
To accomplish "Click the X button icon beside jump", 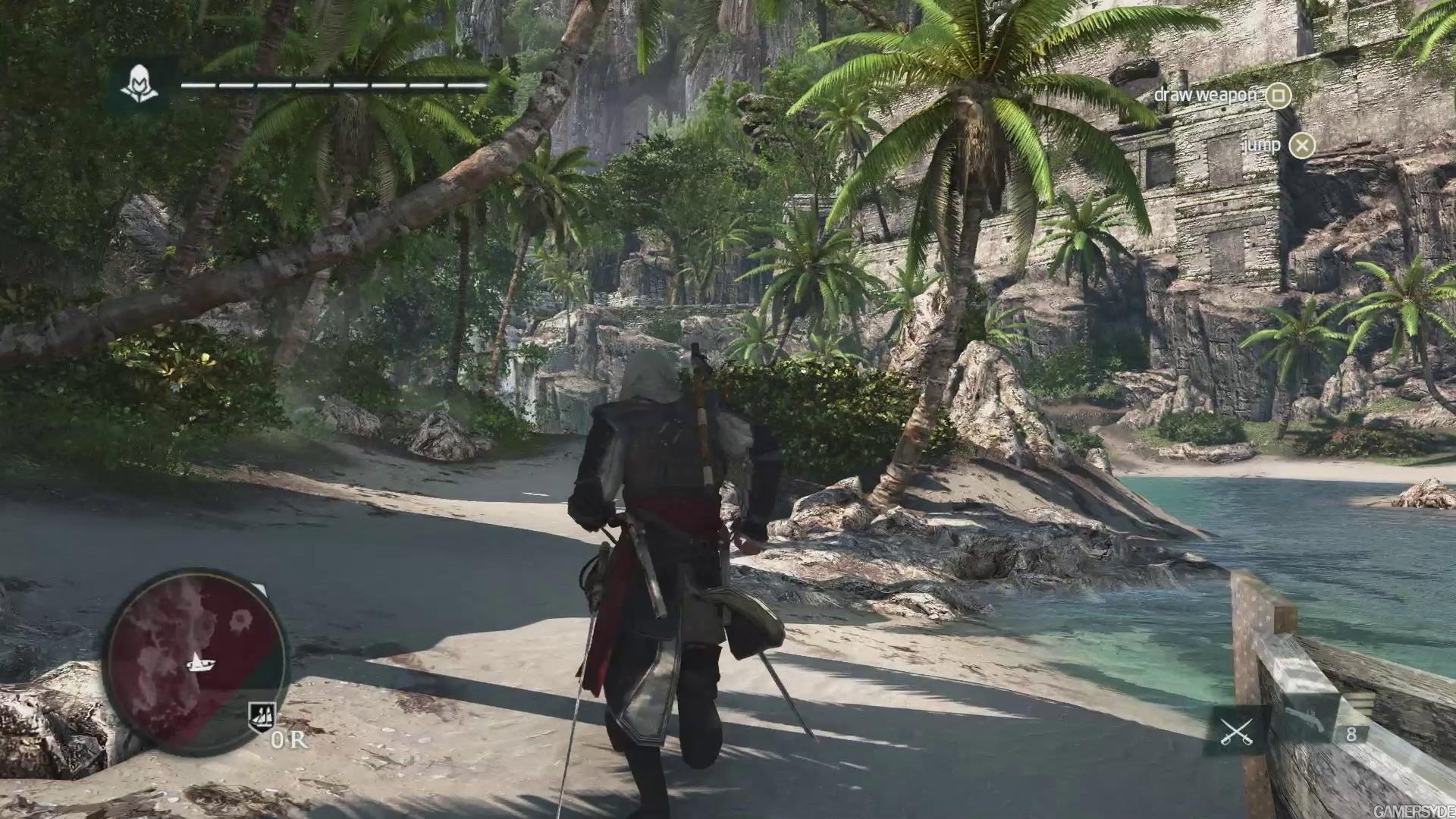I will click(1301, 146).
